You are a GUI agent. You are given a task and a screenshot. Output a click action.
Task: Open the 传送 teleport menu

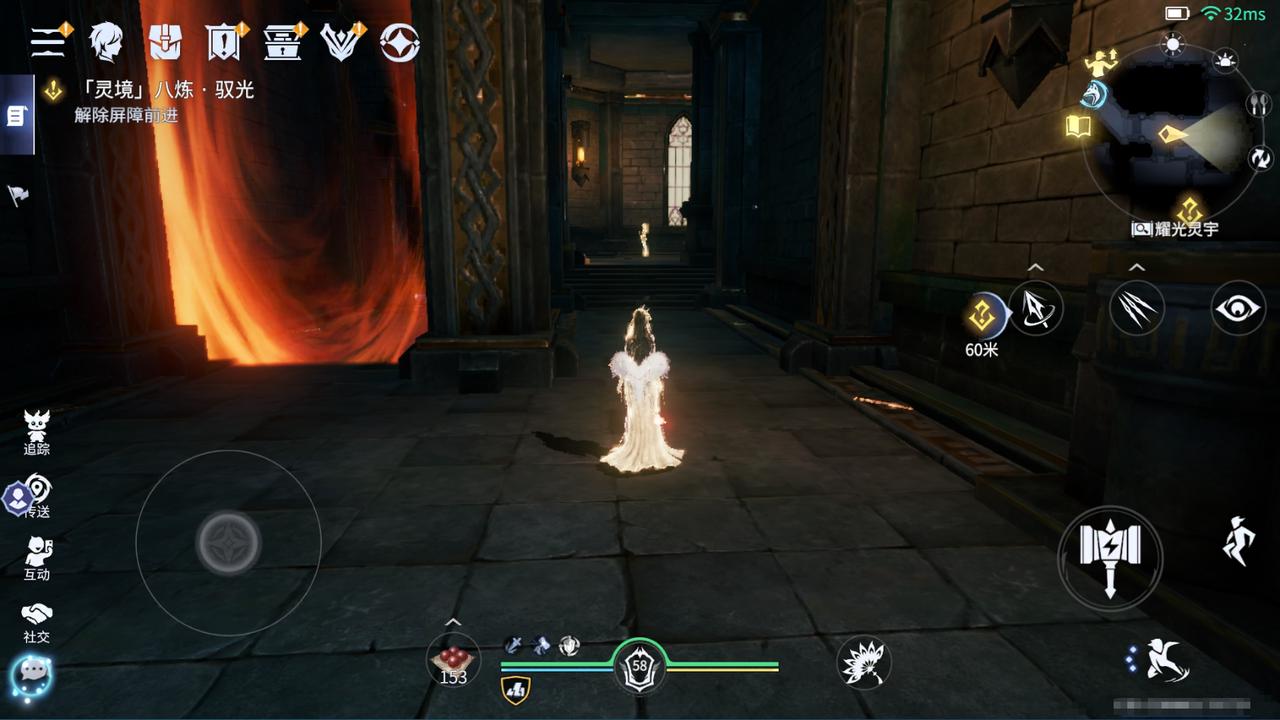pos(37,496)
